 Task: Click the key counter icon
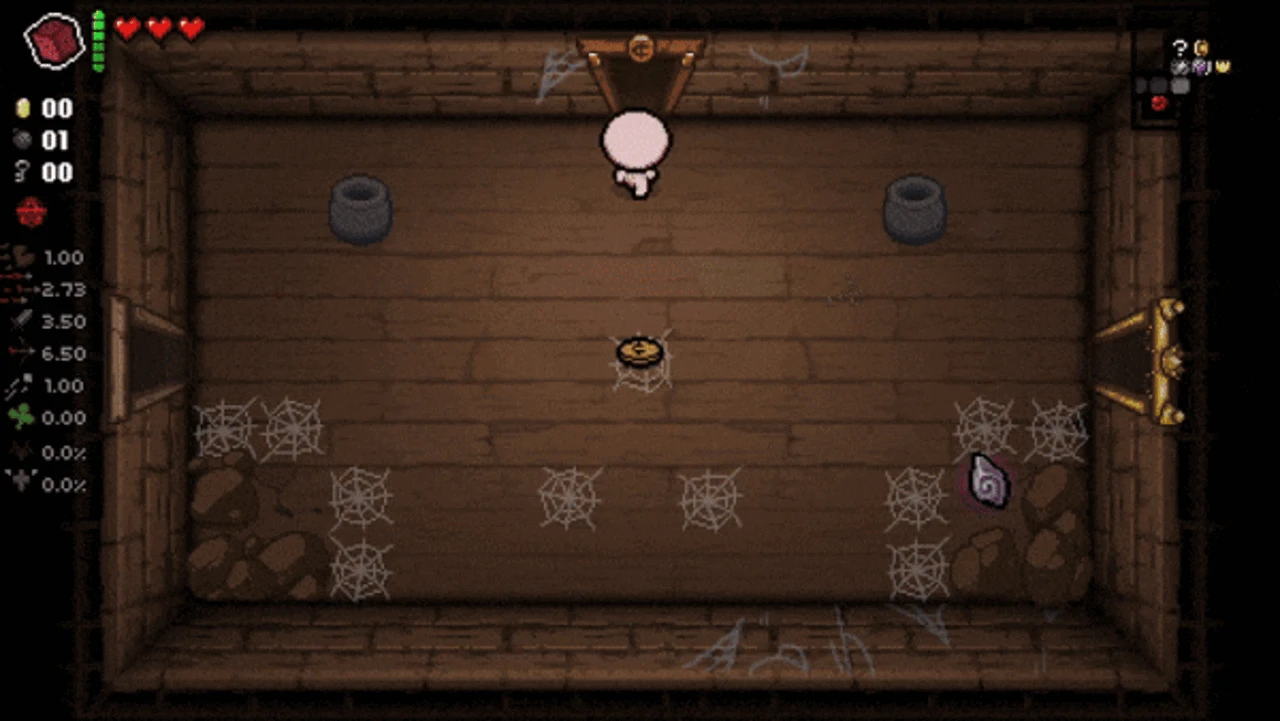pyautogui.click(x=24, y=172)
